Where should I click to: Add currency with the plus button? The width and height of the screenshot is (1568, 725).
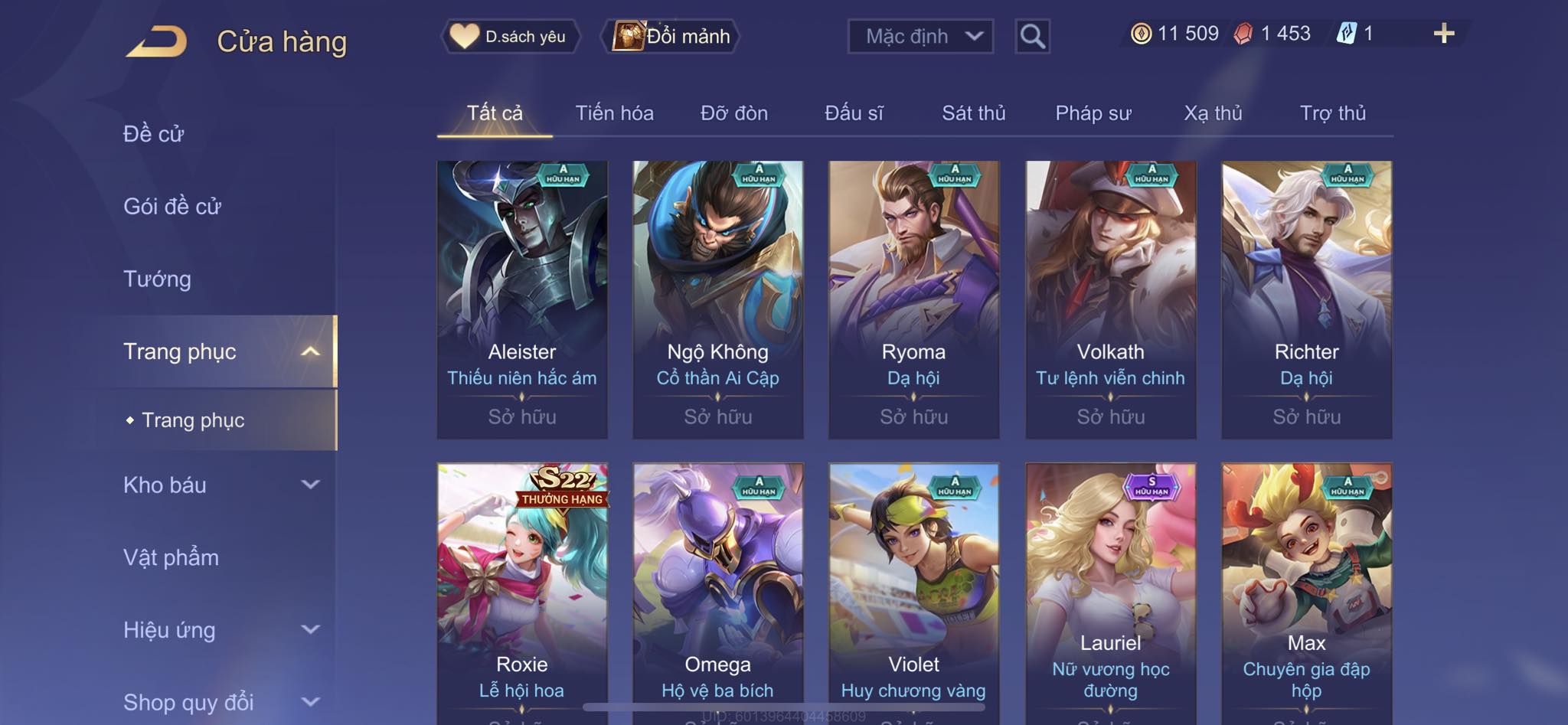pyautogui.click(x=1443, y=34)
